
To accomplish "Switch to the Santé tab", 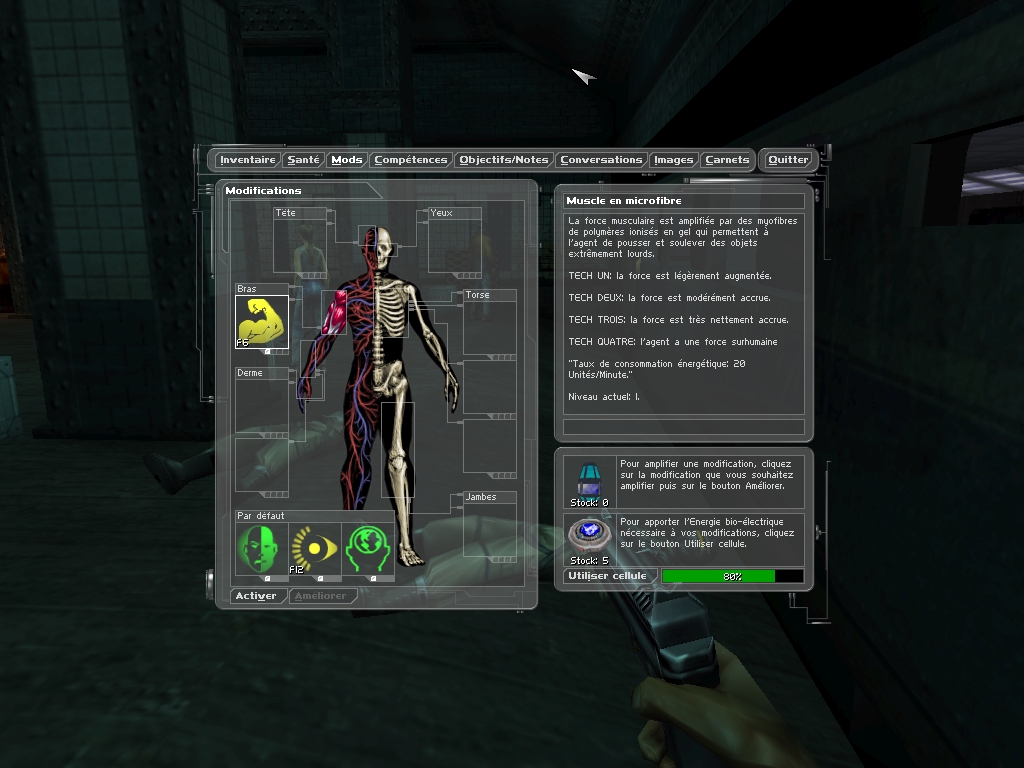I will click(x=303, y=160).
